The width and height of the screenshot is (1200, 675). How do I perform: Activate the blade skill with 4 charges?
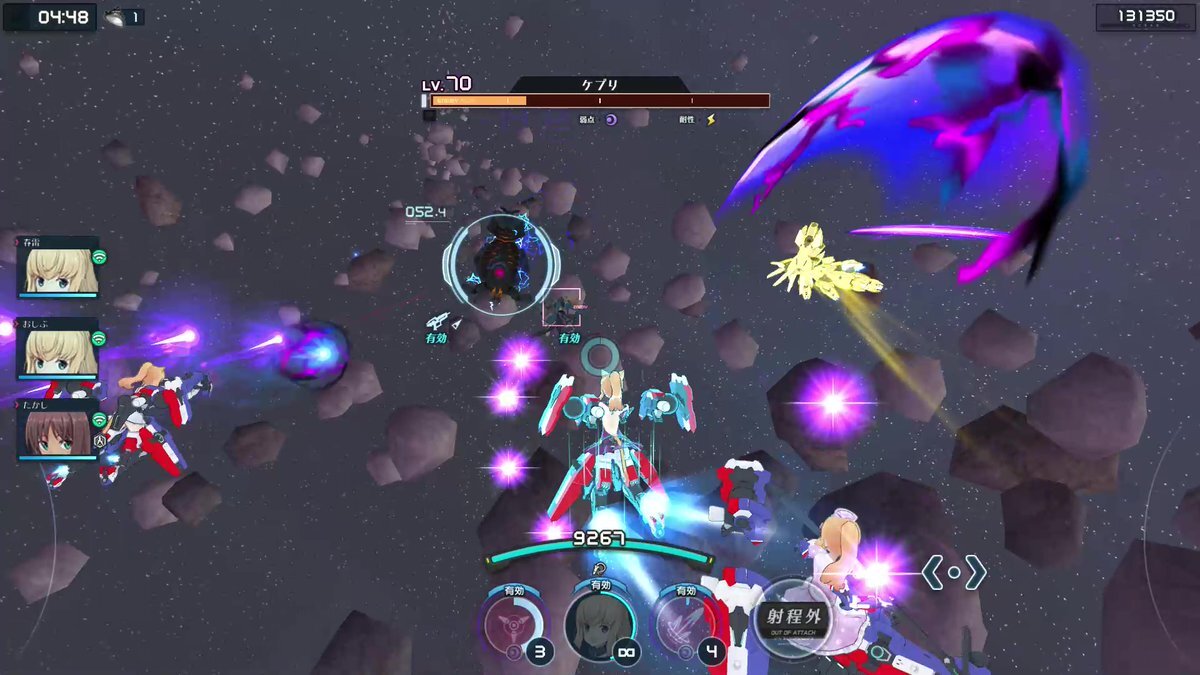(686, 625)
